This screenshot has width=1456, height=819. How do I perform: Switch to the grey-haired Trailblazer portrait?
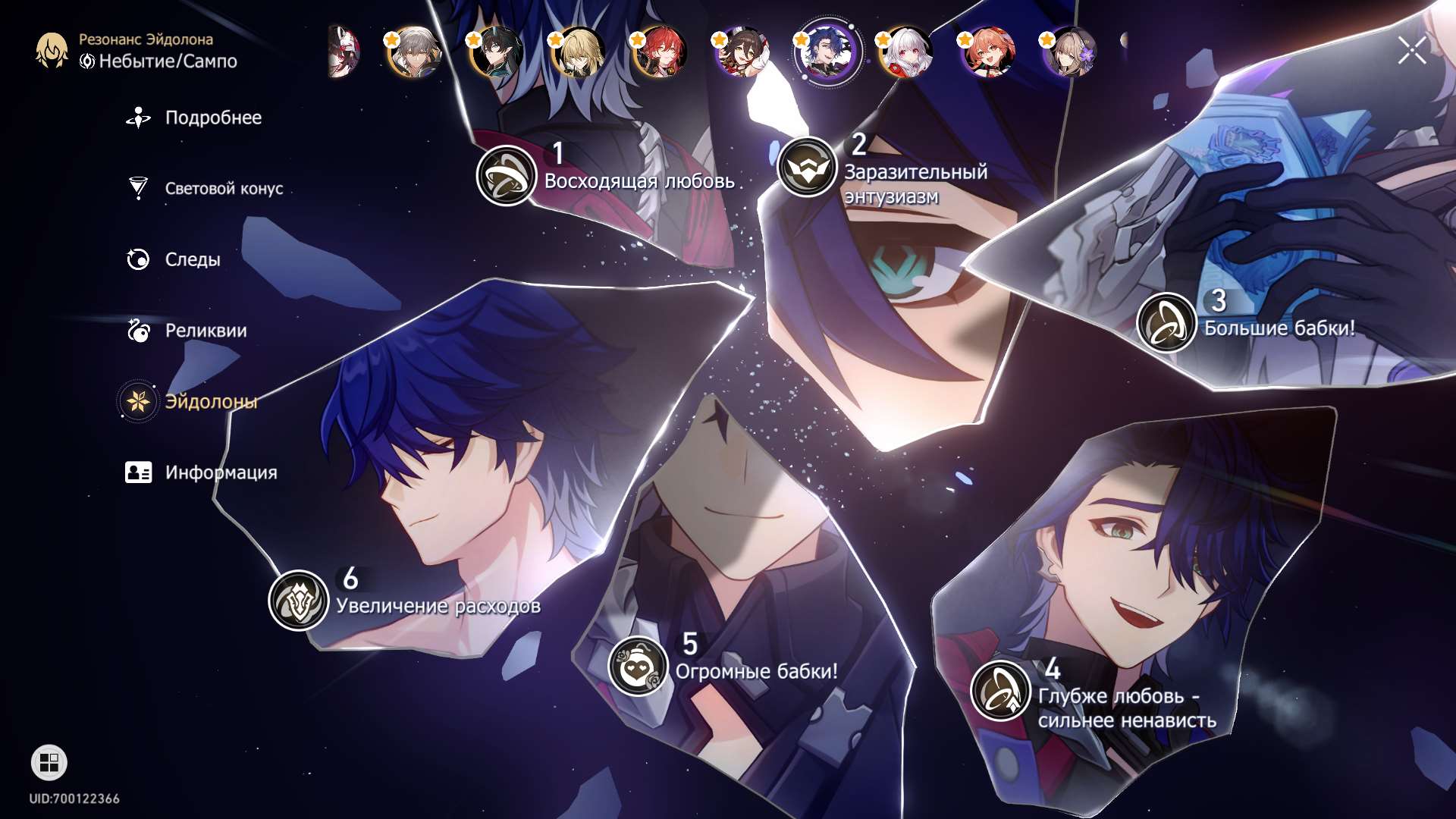[413, 52]
